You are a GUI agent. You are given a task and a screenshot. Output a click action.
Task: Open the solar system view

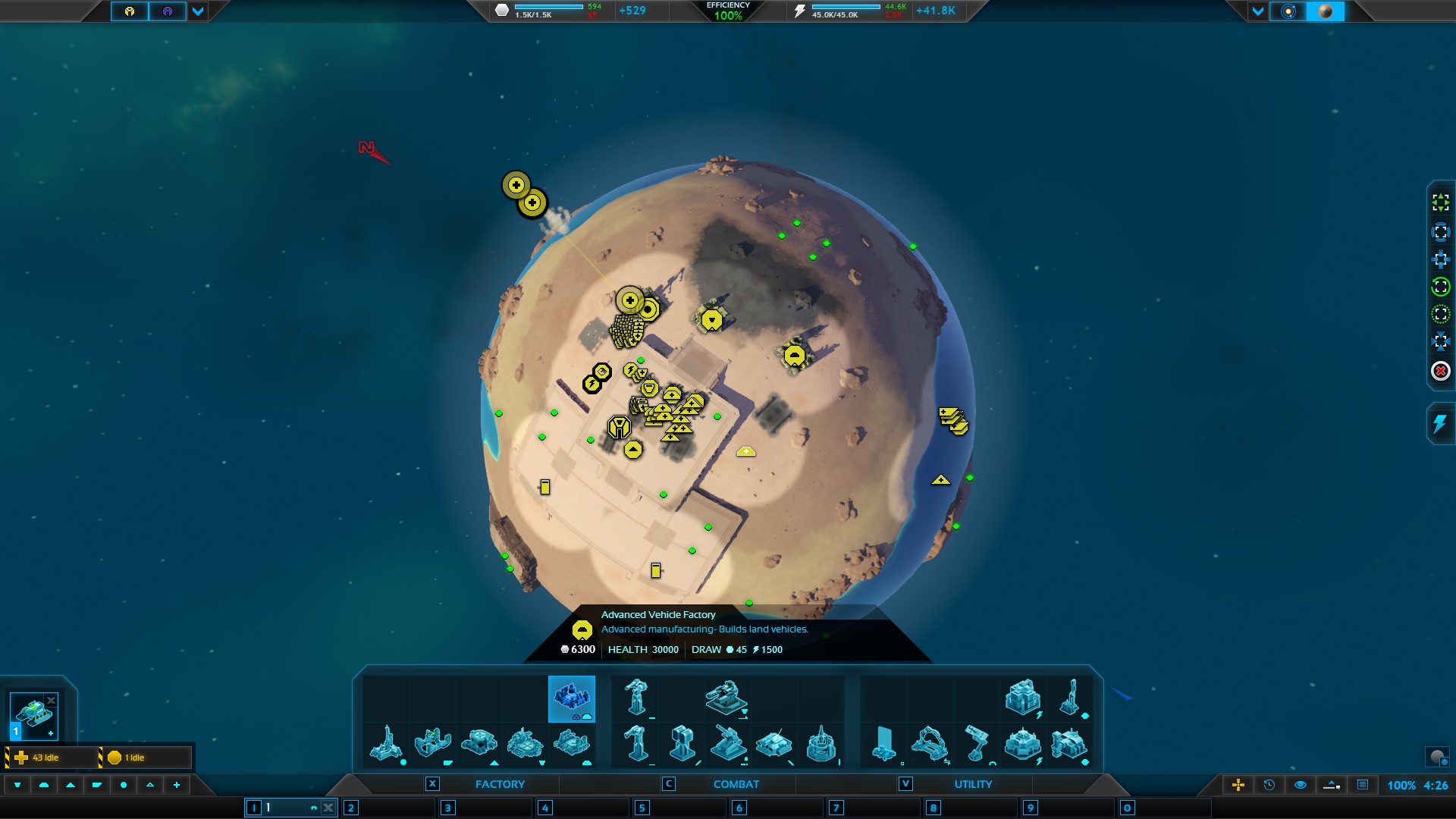click(x=1288, y=11)
